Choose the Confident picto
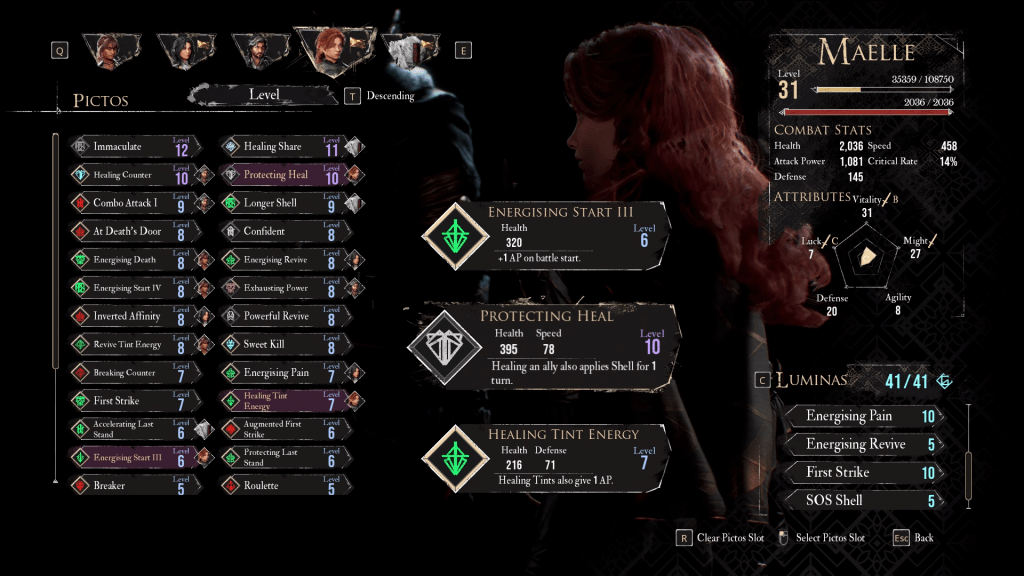Viewport: 1024px width, 576px height. click(280, 231)
